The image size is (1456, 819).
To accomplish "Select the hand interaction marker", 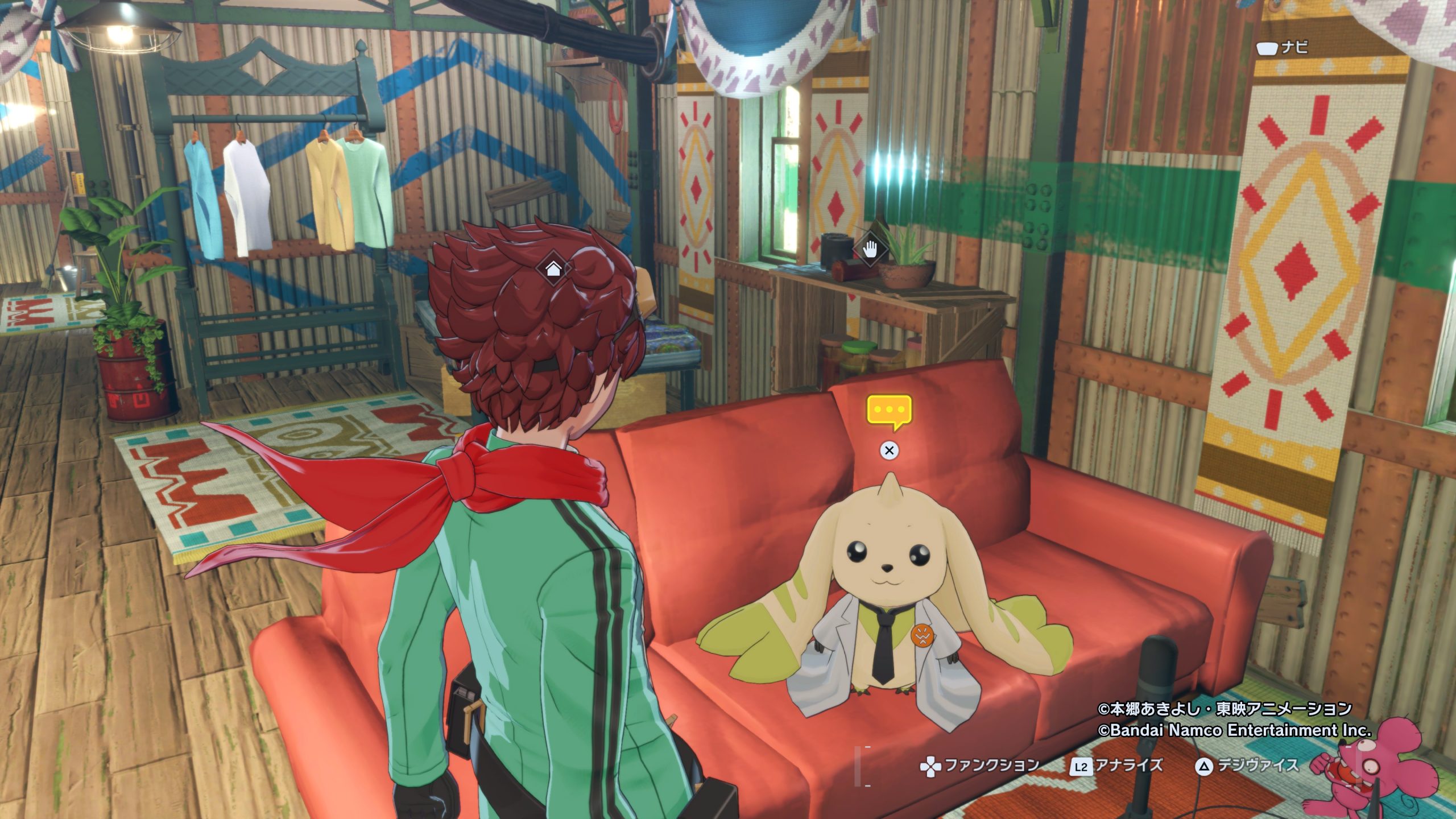I will pyautogui.click(x=870, y=249).
